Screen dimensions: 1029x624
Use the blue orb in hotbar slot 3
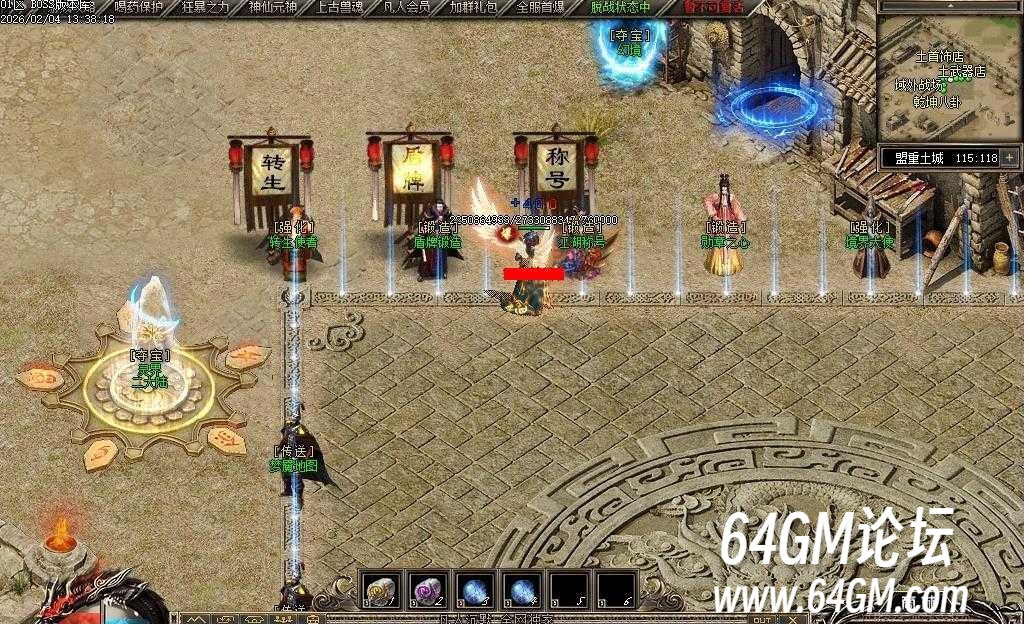click(475, 590)
